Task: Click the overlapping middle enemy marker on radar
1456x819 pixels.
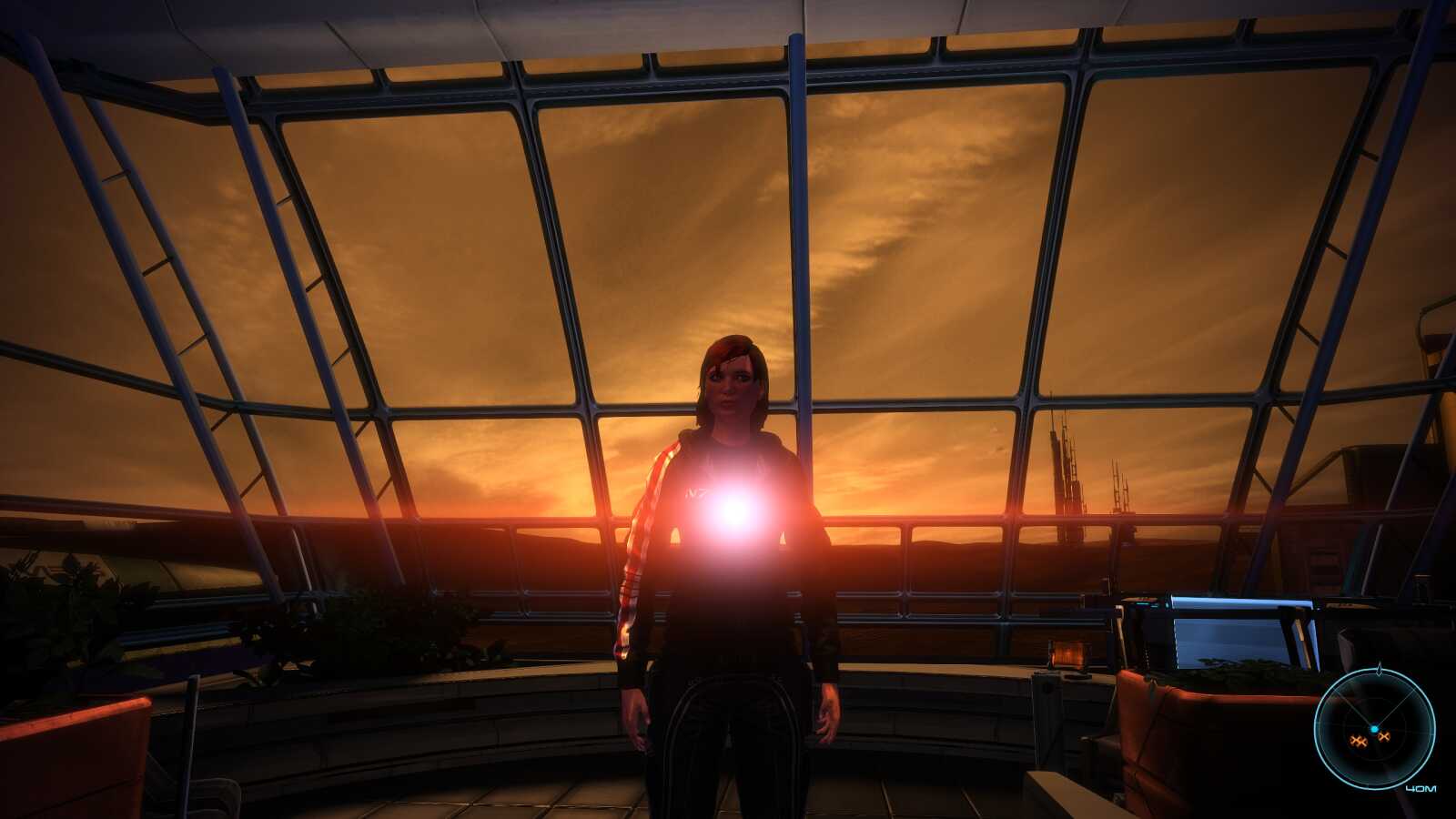Action: (x=1362, y=743)
